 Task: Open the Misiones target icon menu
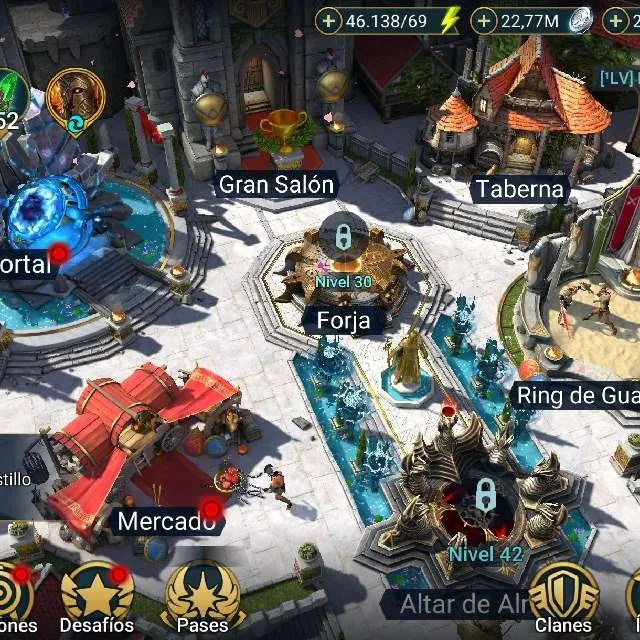click(14, 597)
